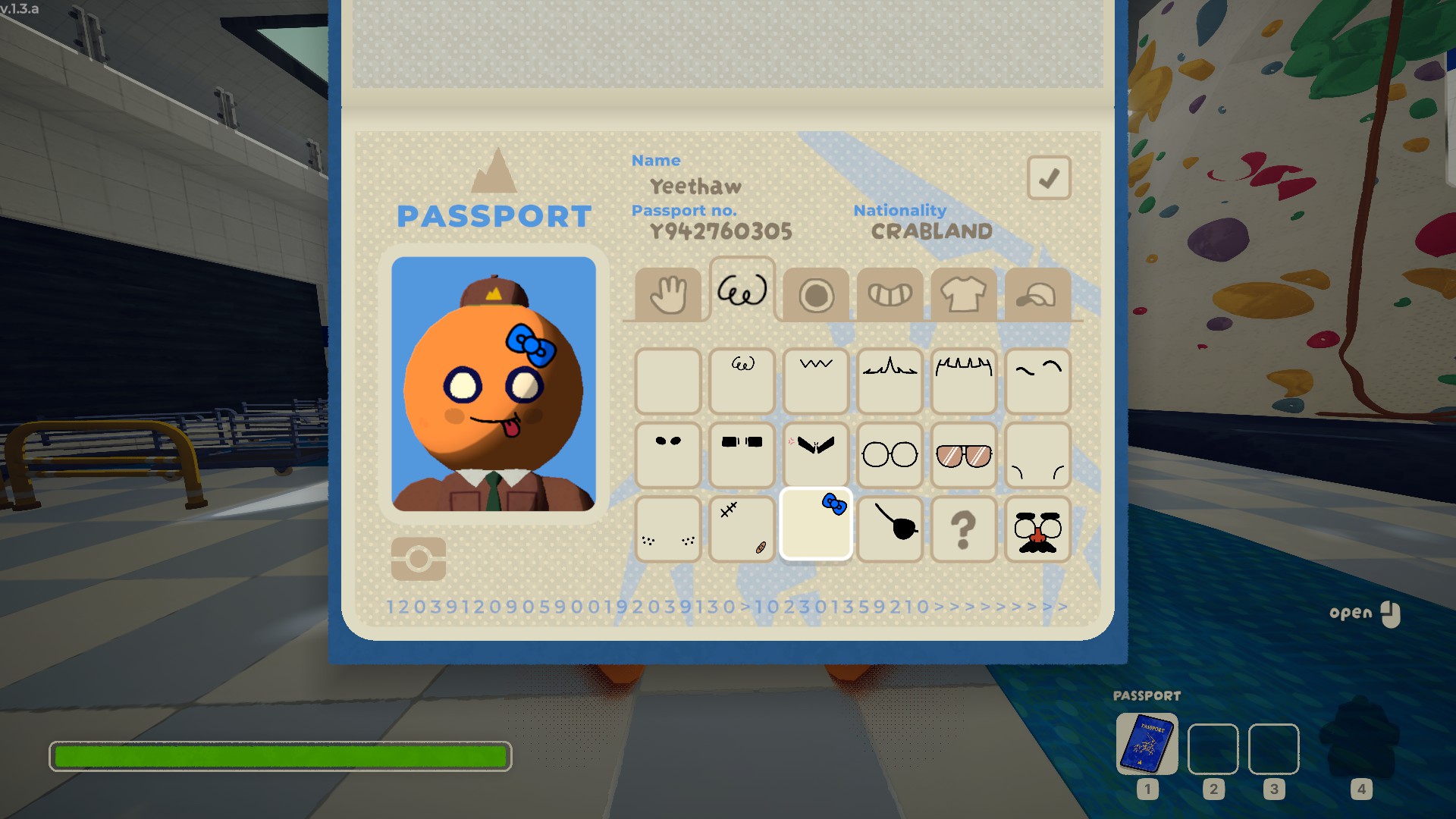This screenshot has width=1456, height=819.
Task: Select the black pixel sunglasses
Action: point(742,455)
